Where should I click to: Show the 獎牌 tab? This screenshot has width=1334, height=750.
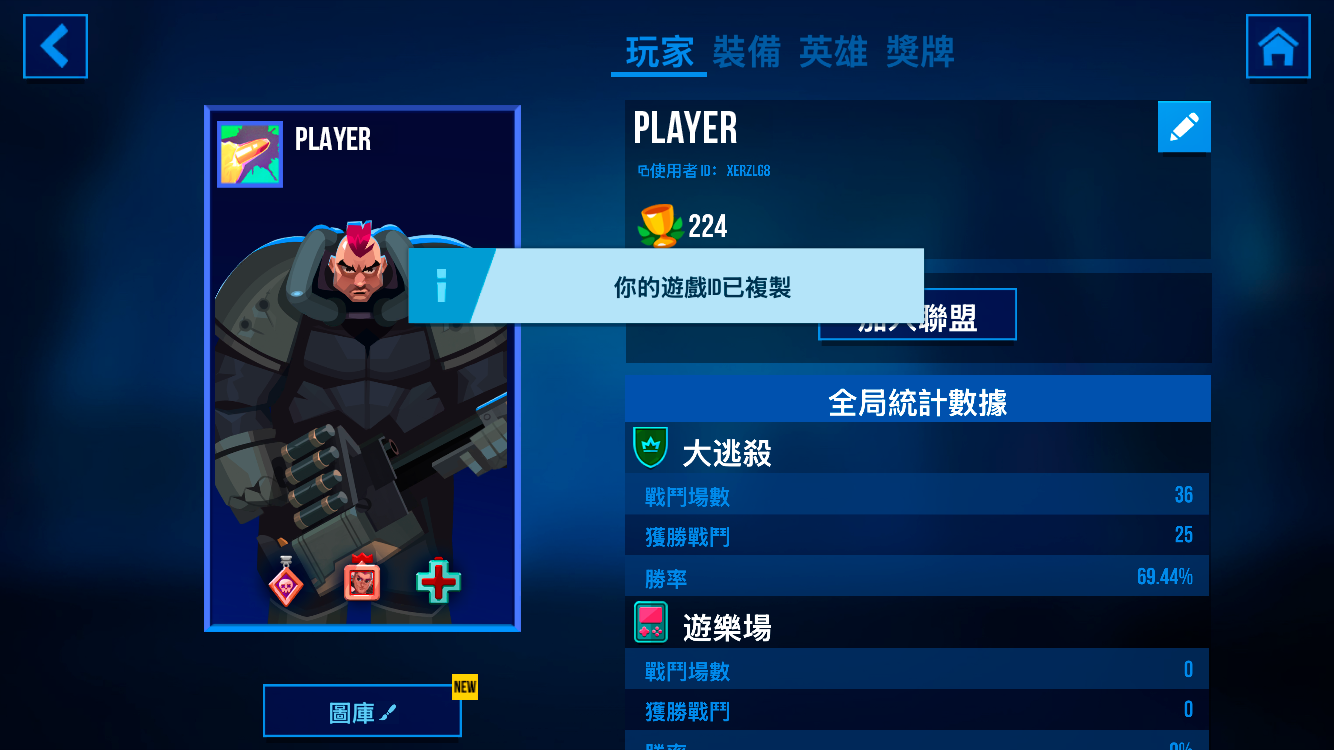tap(920, 52)
